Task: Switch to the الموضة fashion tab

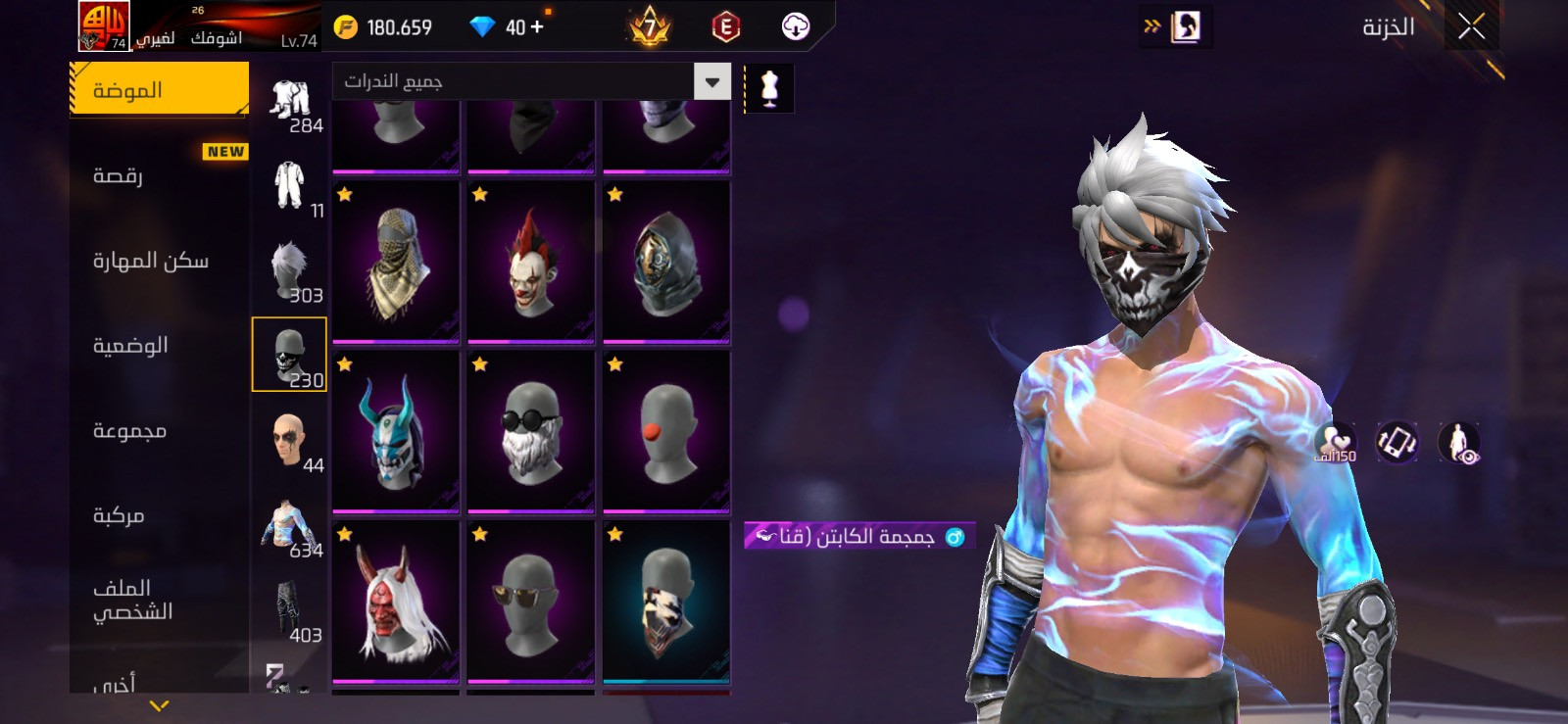Action: coord(159,90)
